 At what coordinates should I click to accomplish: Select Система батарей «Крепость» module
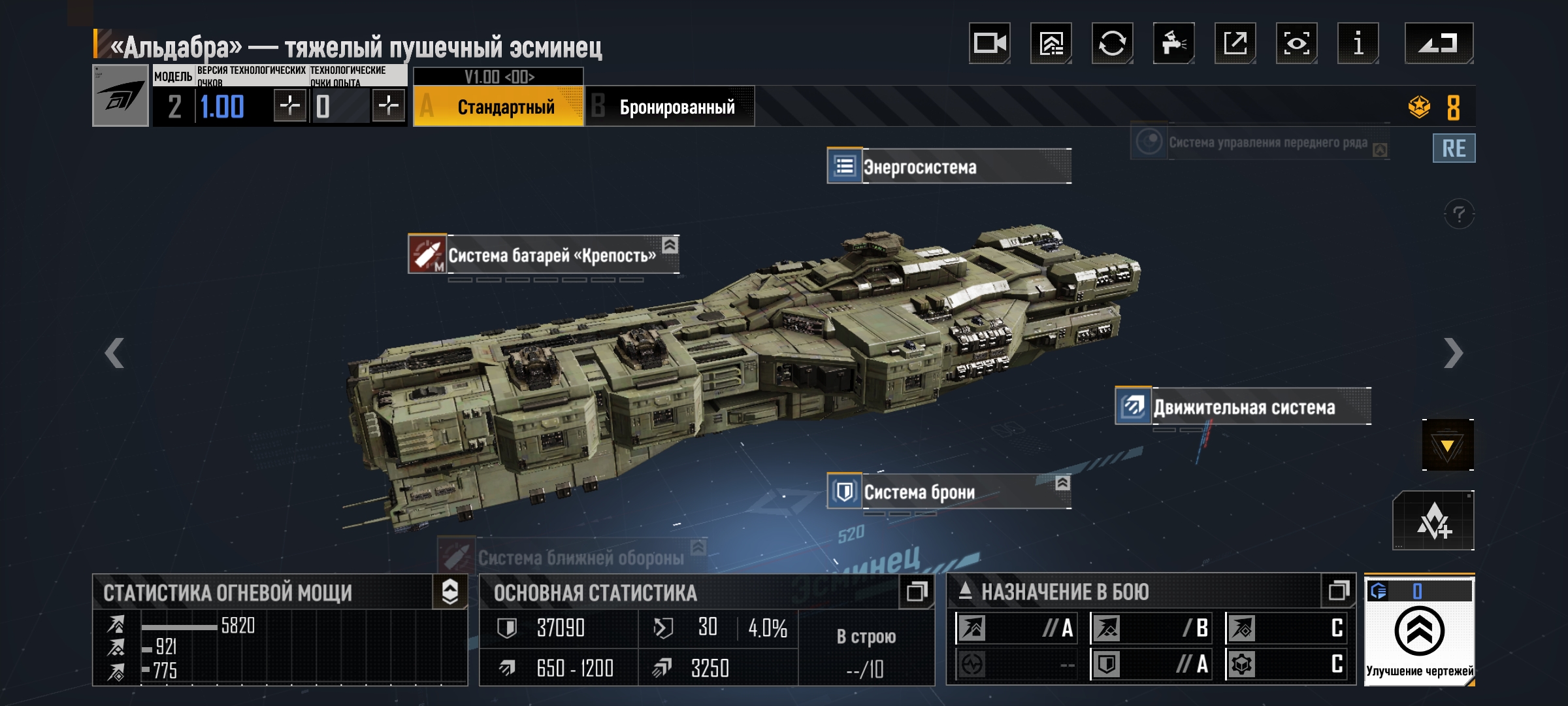tap(544, 255)
